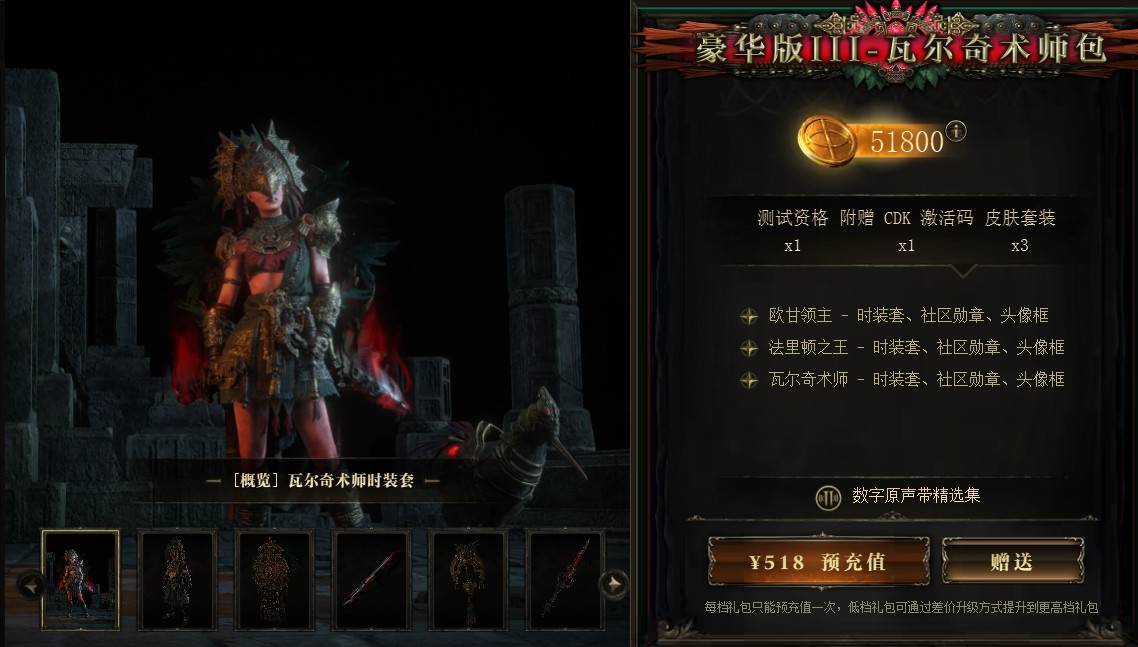
Task: Show more thumbnails with the right arrow
Action: (613, 584)
